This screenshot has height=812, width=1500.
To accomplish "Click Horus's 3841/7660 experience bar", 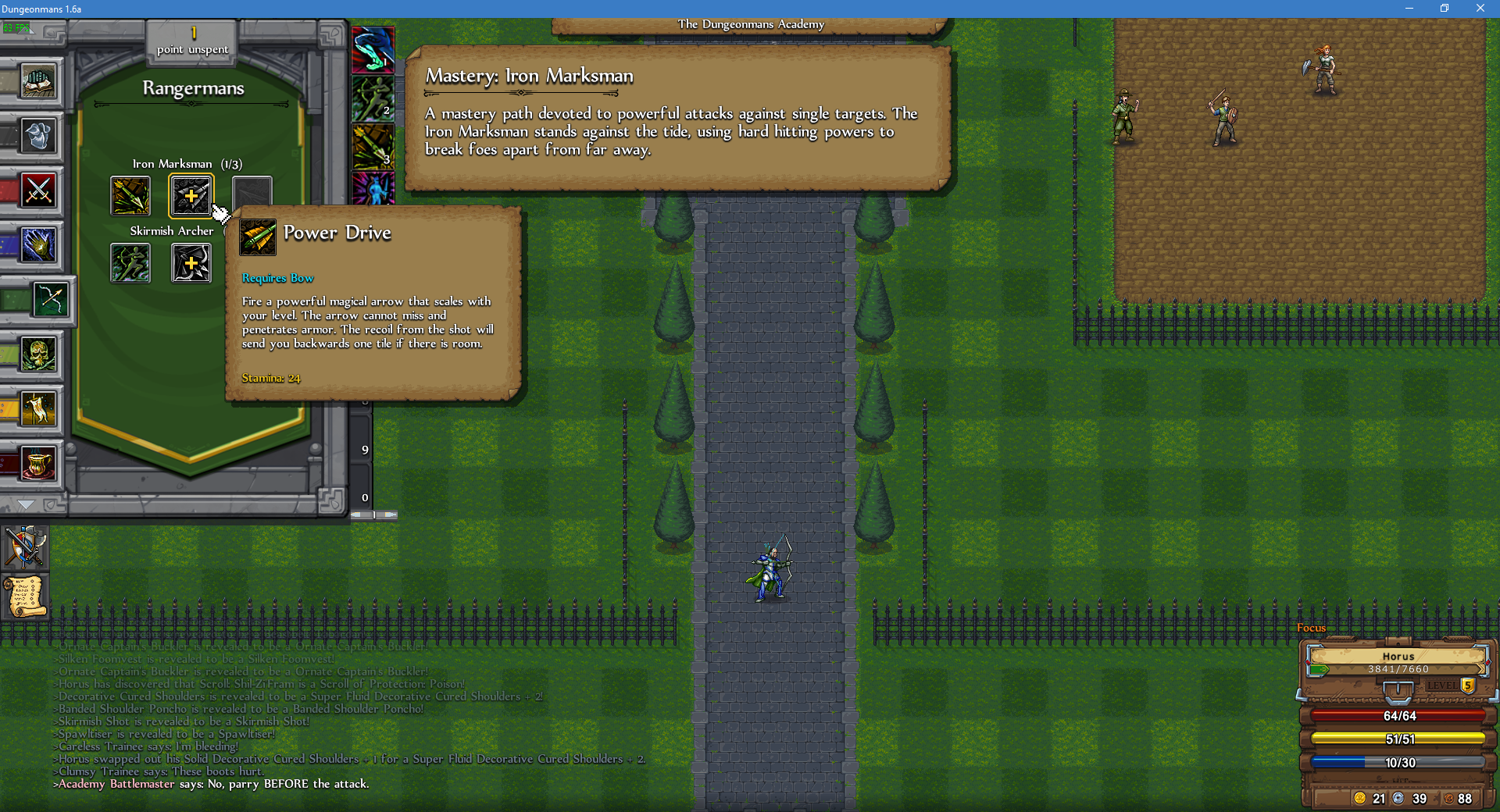I will point(1397,669).
